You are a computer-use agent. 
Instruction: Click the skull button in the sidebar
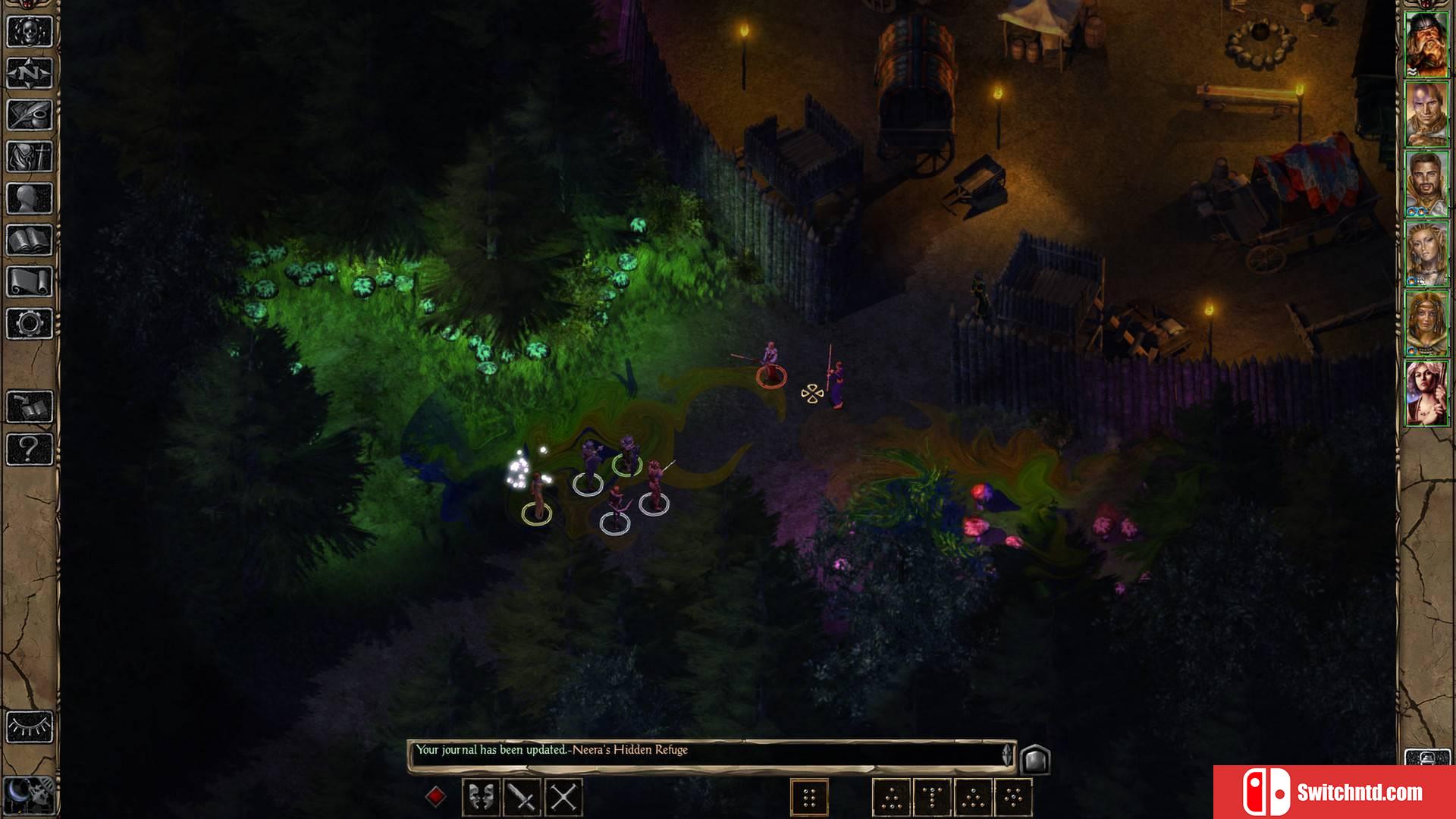coord(30,32)
